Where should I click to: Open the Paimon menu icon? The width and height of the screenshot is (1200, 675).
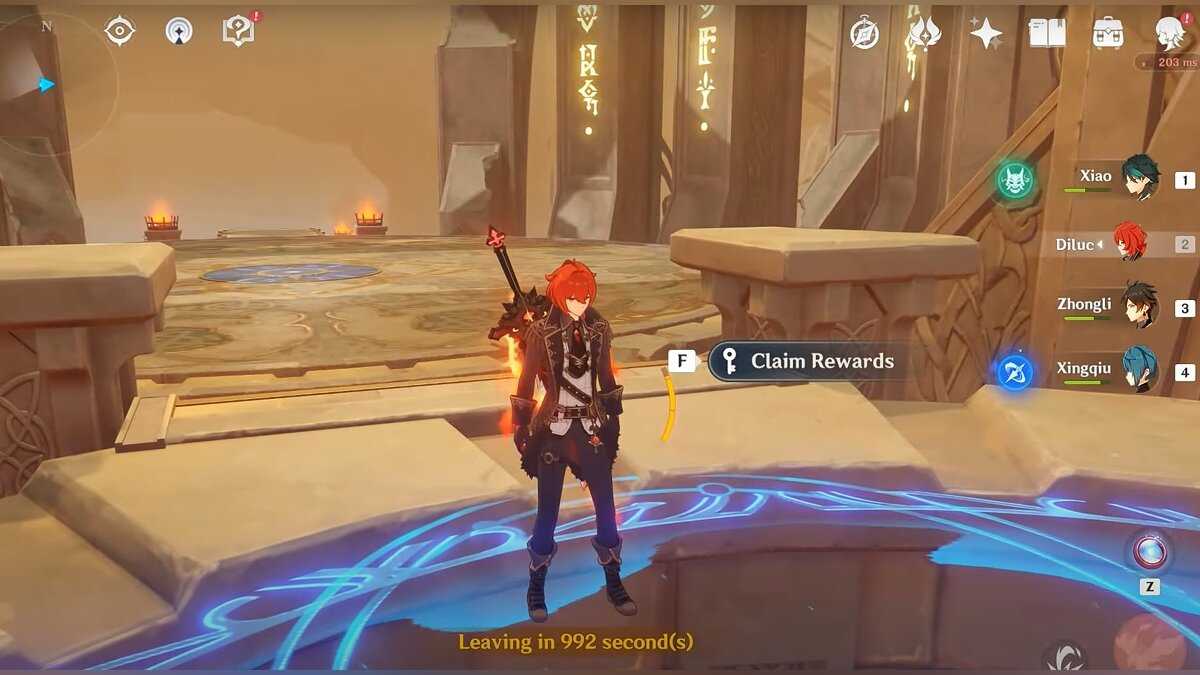tap(1169, 32)
